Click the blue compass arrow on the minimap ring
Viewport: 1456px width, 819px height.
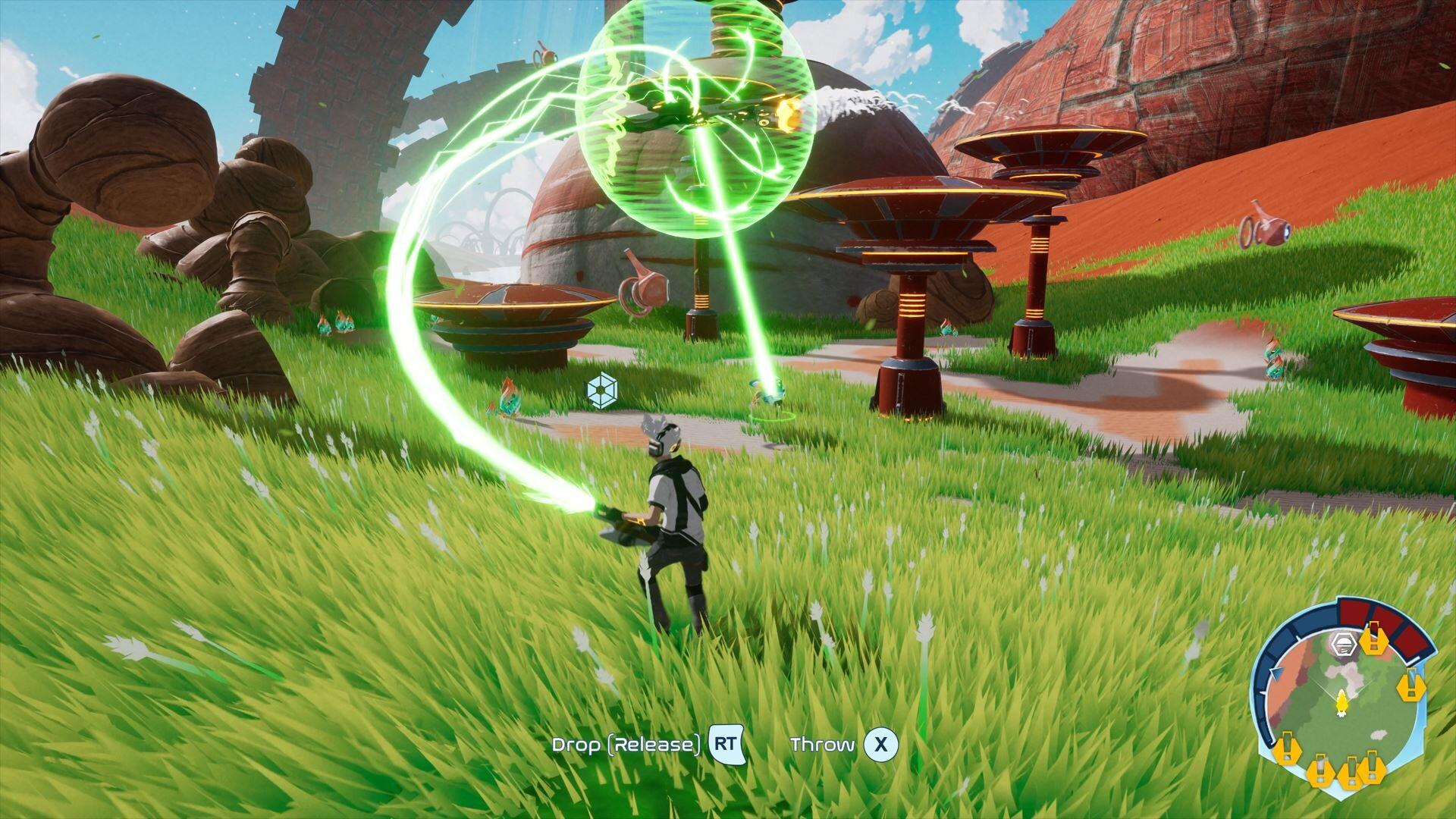click(1276, 672)
